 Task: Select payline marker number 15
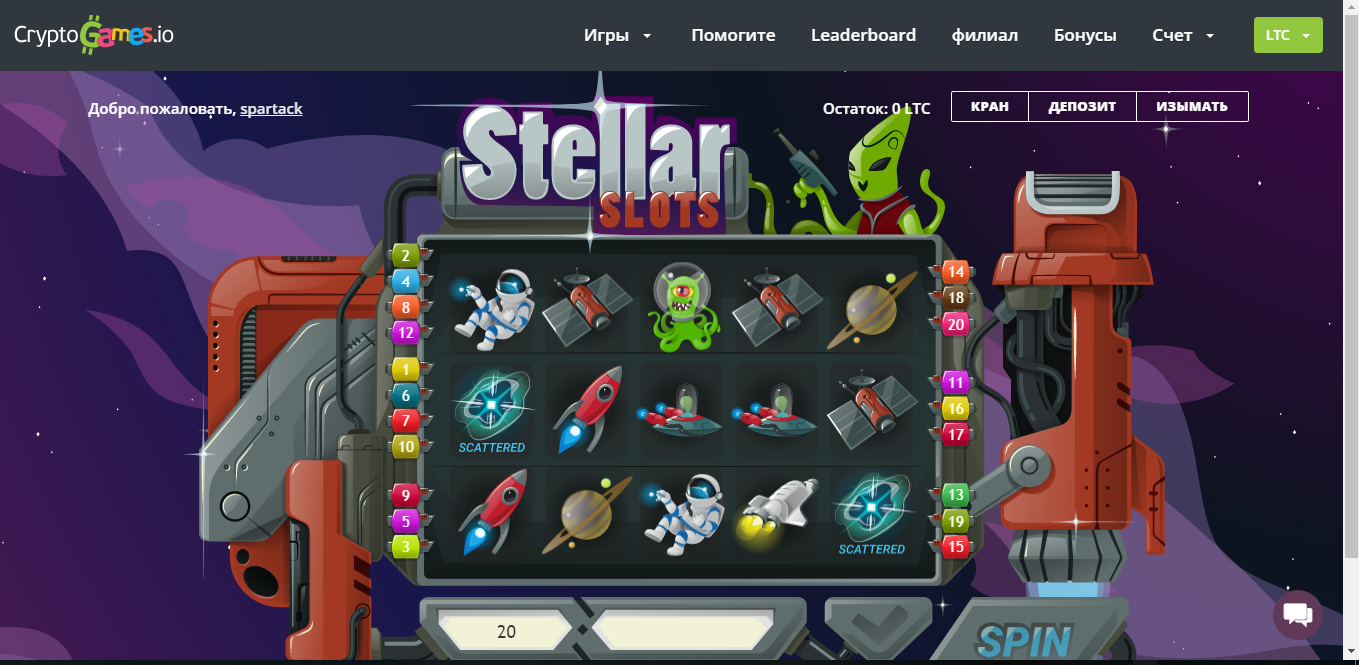point(956,547)
